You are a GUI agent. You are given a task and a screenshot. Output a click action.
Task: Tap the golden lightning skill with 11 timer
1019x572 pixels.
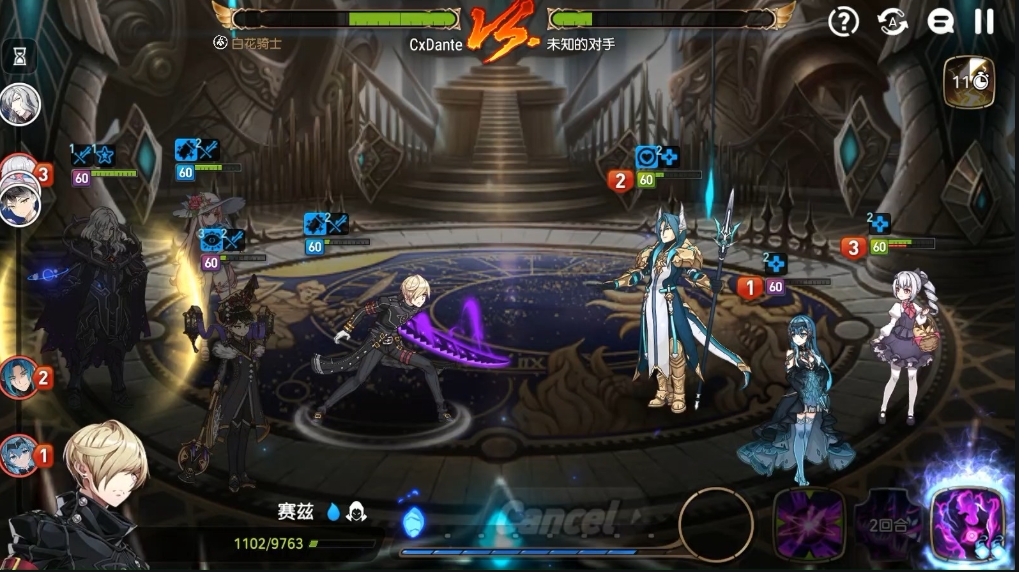pyautogui.click(x=967, y=83)
